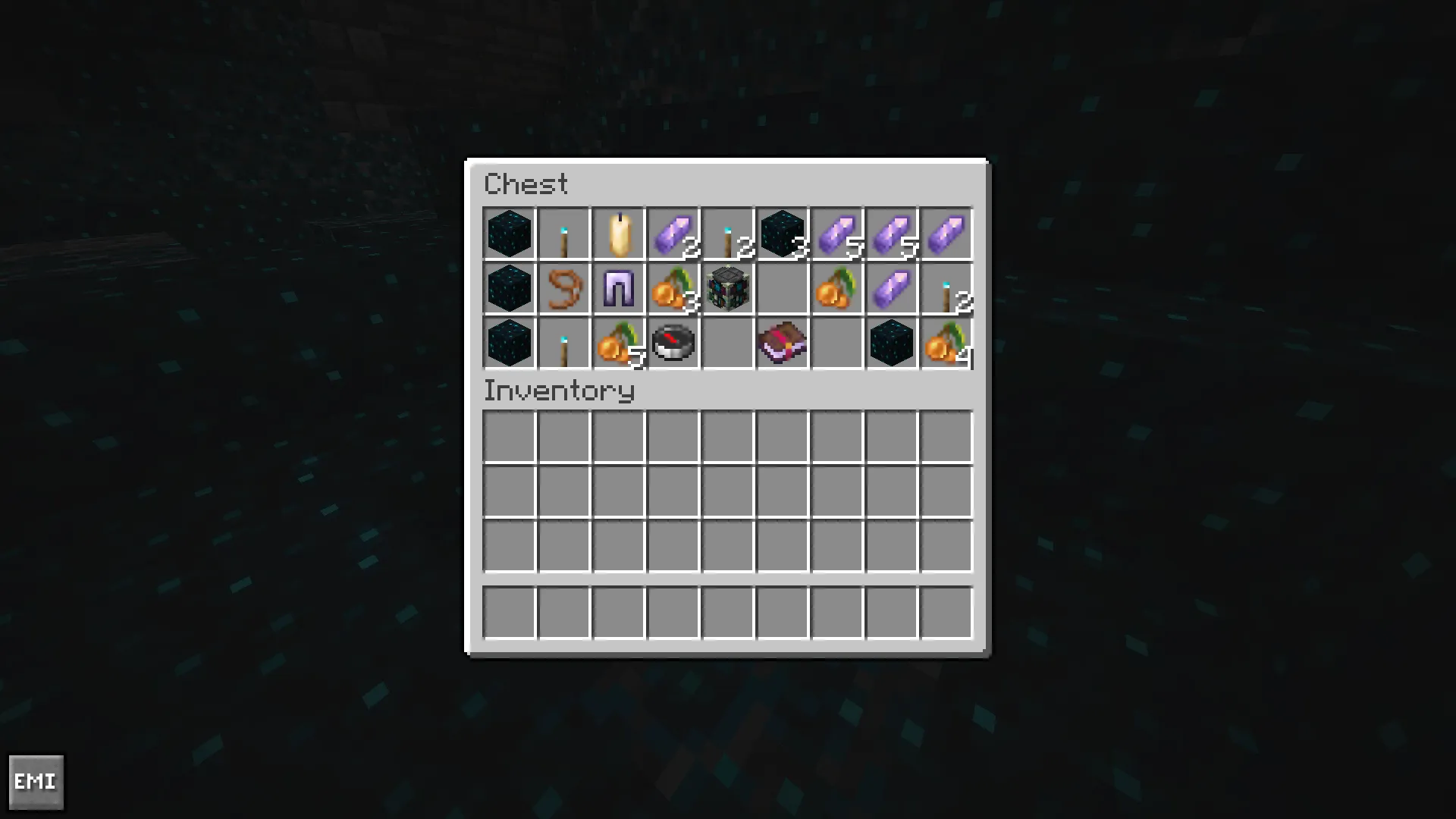The image size is (1456, 819).
Task: Select the sculk block in the bottom row
Action: pos(509,344)
